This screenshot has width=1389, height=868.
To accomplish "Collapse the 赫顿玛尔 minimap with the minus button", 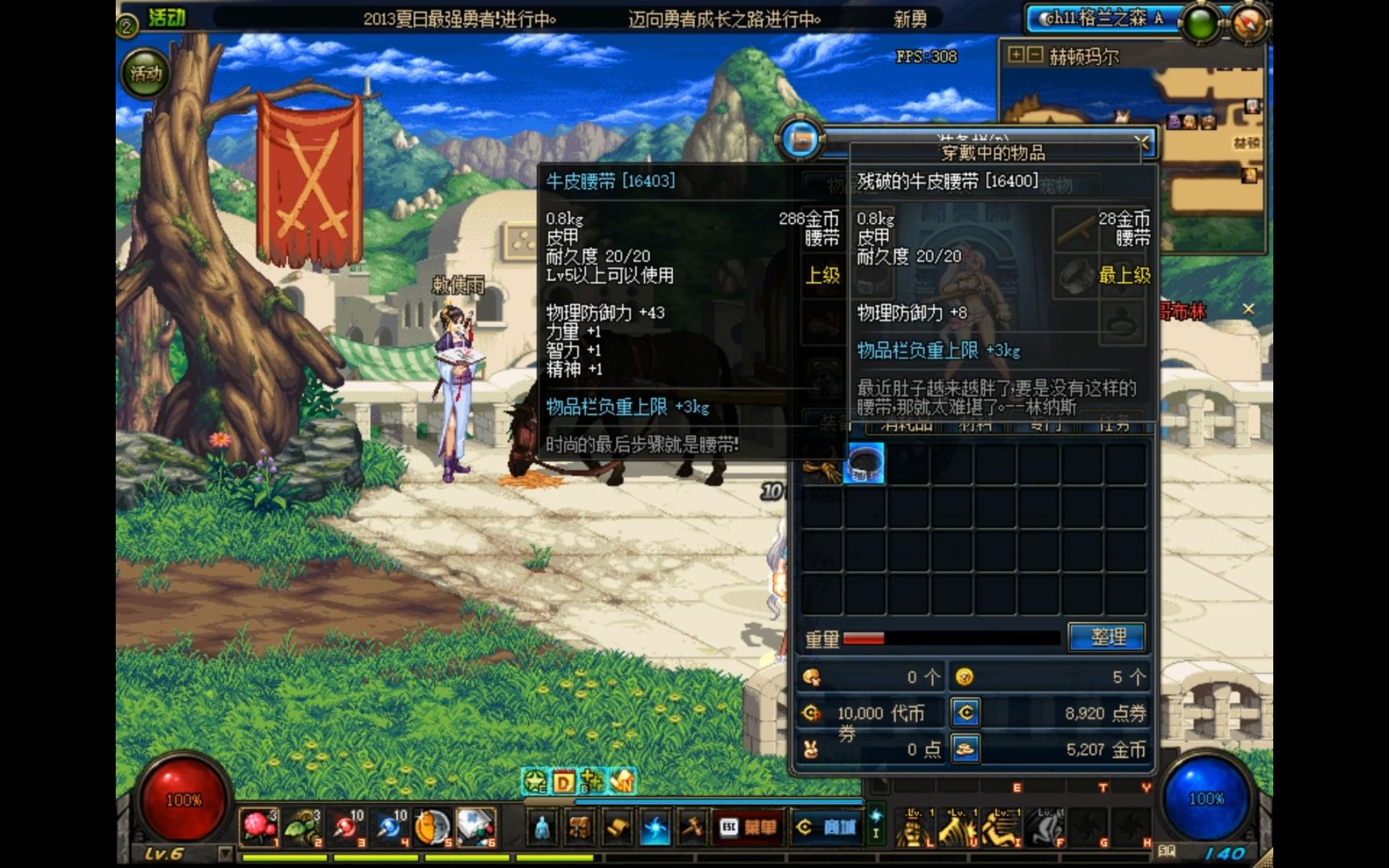I will (1035, 54).
